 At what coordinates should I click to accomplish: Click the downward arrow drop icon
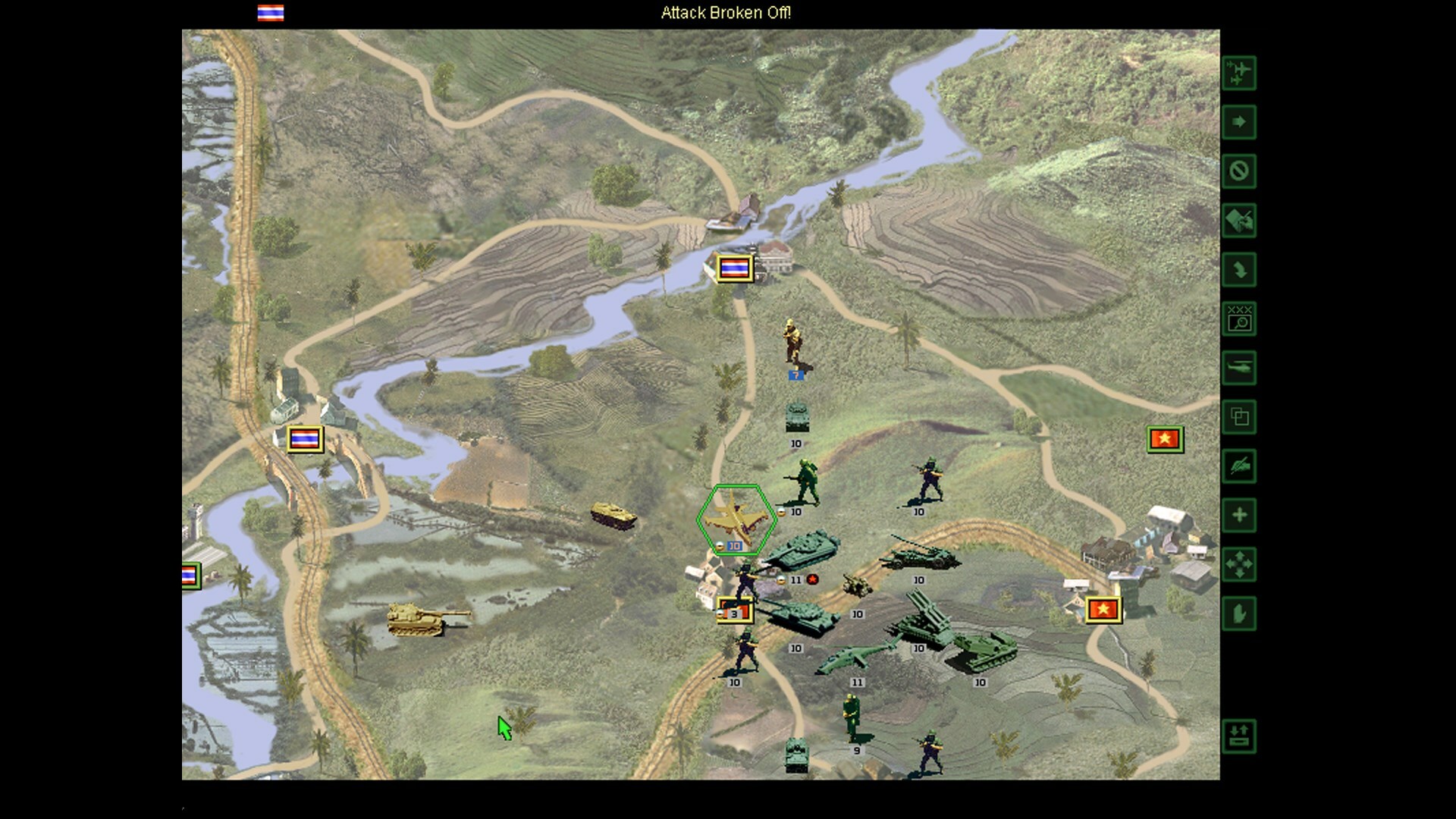[x=1240, y=270]
